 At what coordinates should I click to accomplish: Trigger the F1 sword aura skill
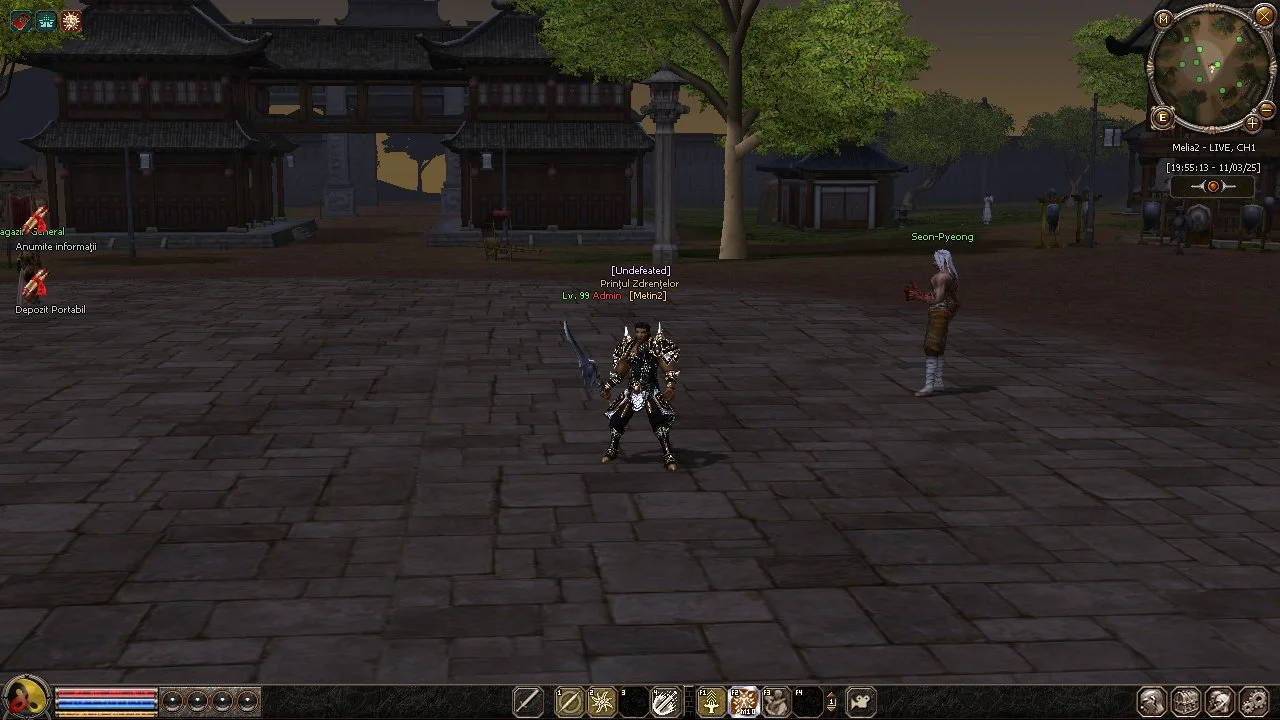(x=711, y=702)
